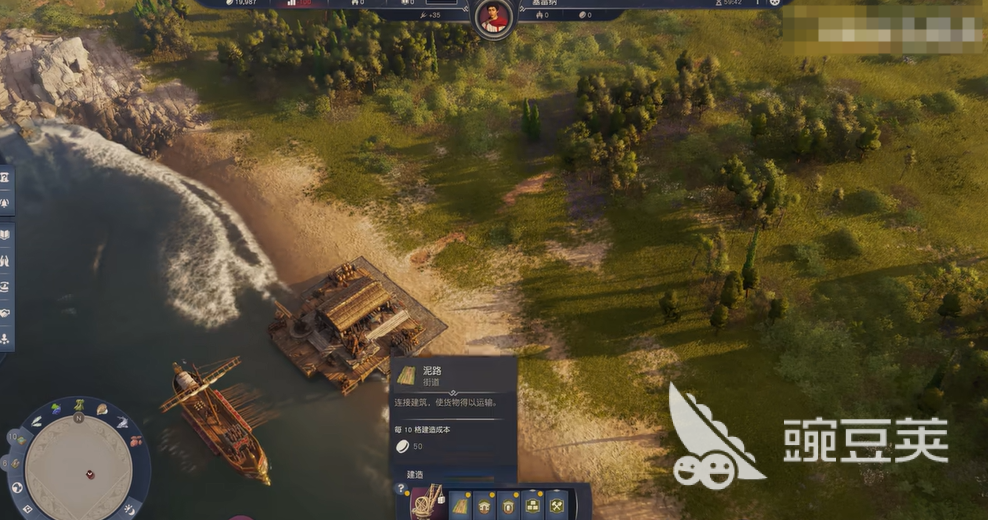This screenshot has width=988, height=520.
Task: Select the cherries resource icon on minimap ring
Action: pyautogui.click(x=135, y=440)
